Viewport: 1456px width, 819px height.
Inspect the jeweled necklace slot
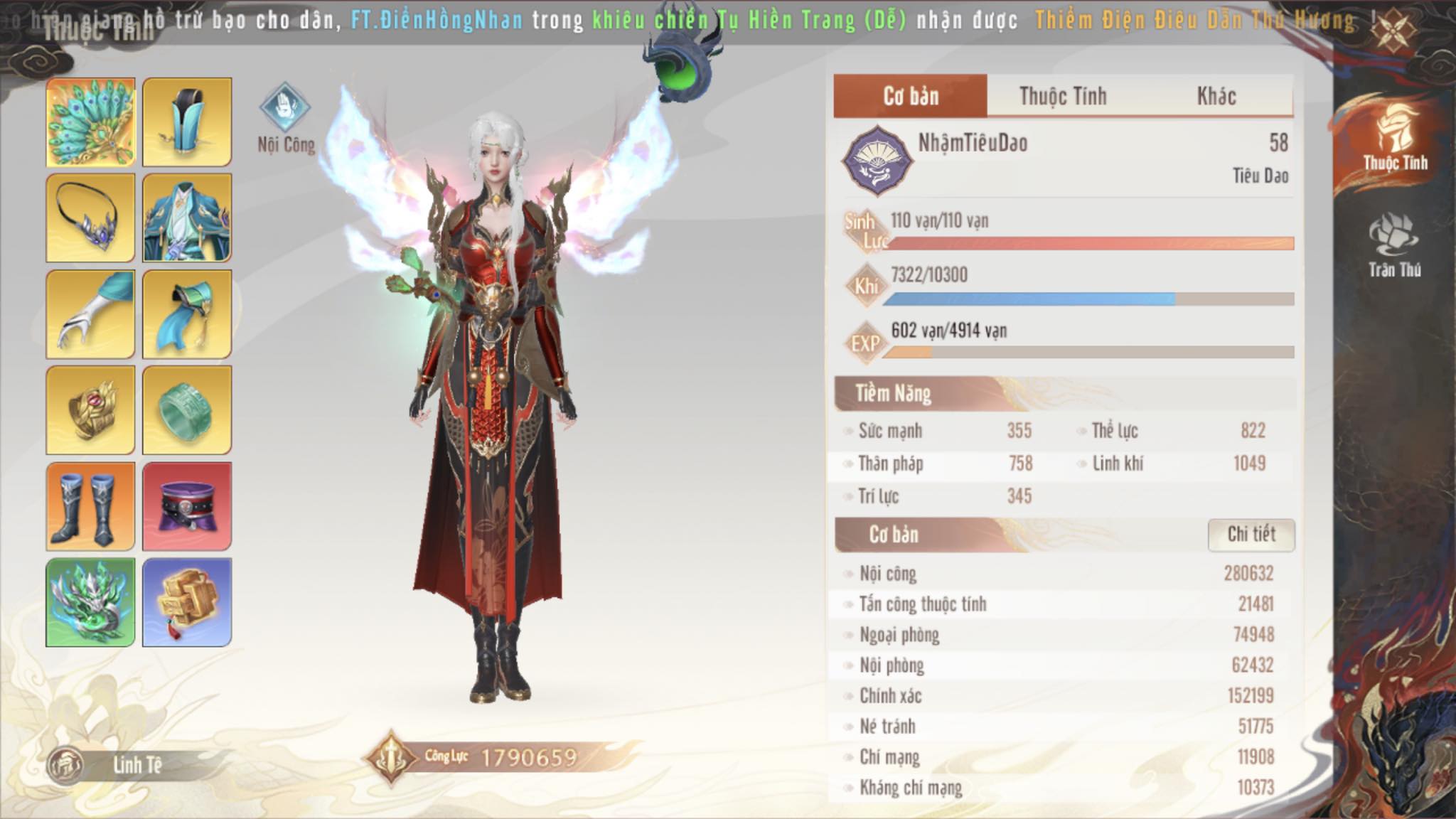(x=90, y=218)
